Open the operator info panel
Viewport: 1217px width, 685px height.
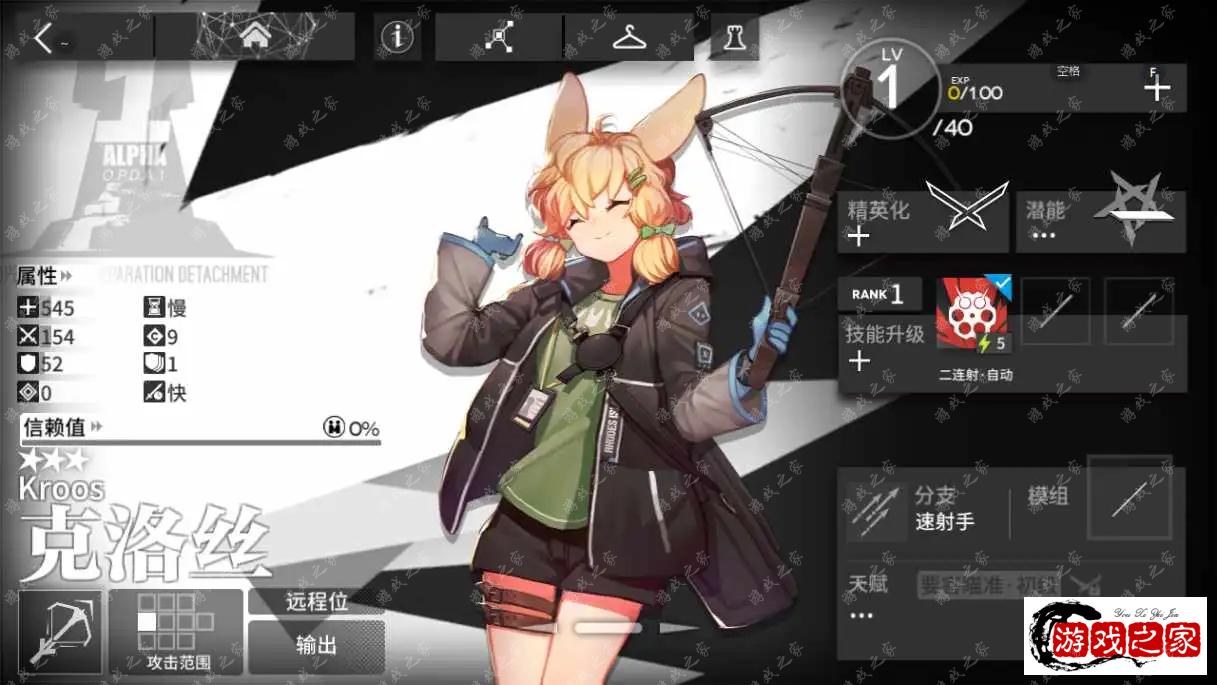[x=398, y=38]
